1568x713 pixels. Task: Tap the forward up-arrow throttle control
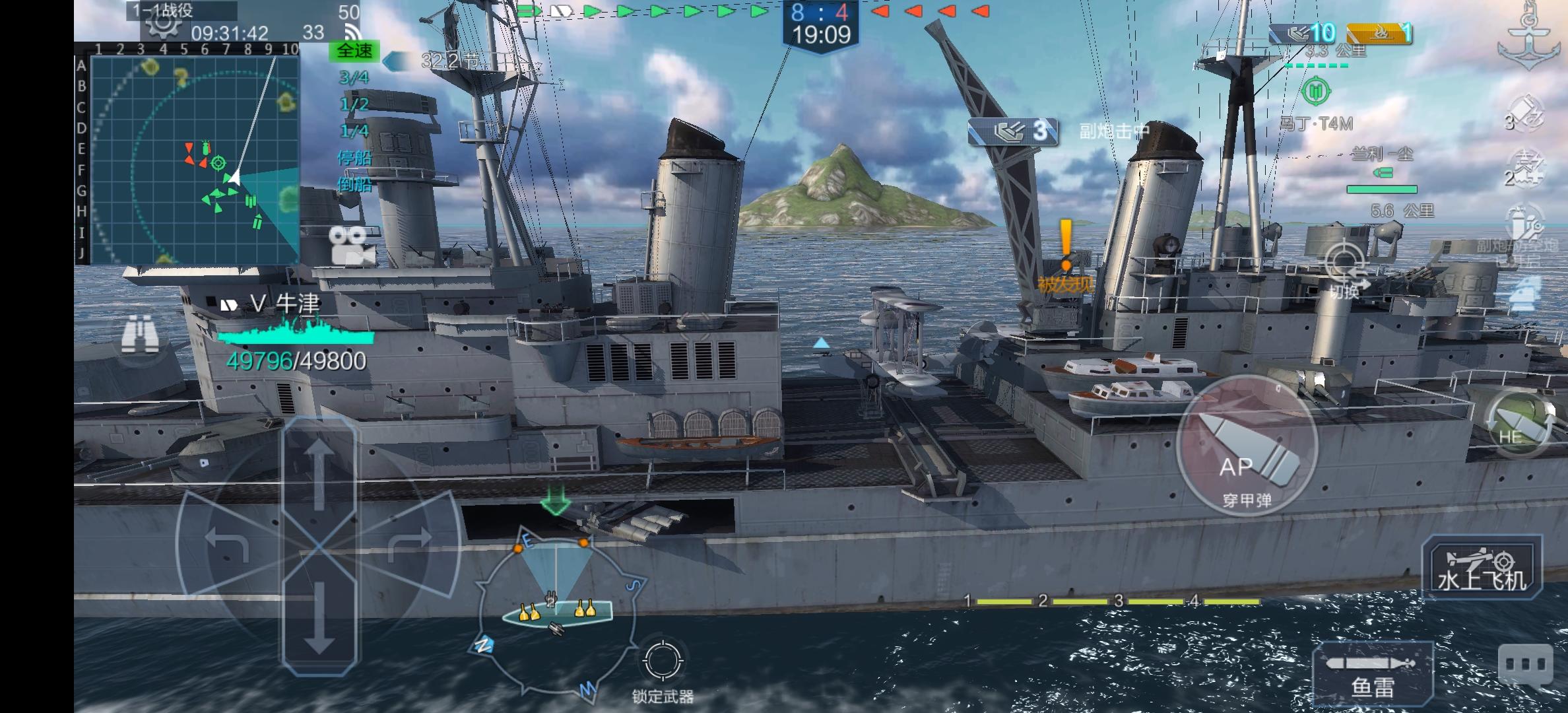click(x=319, y=474)
